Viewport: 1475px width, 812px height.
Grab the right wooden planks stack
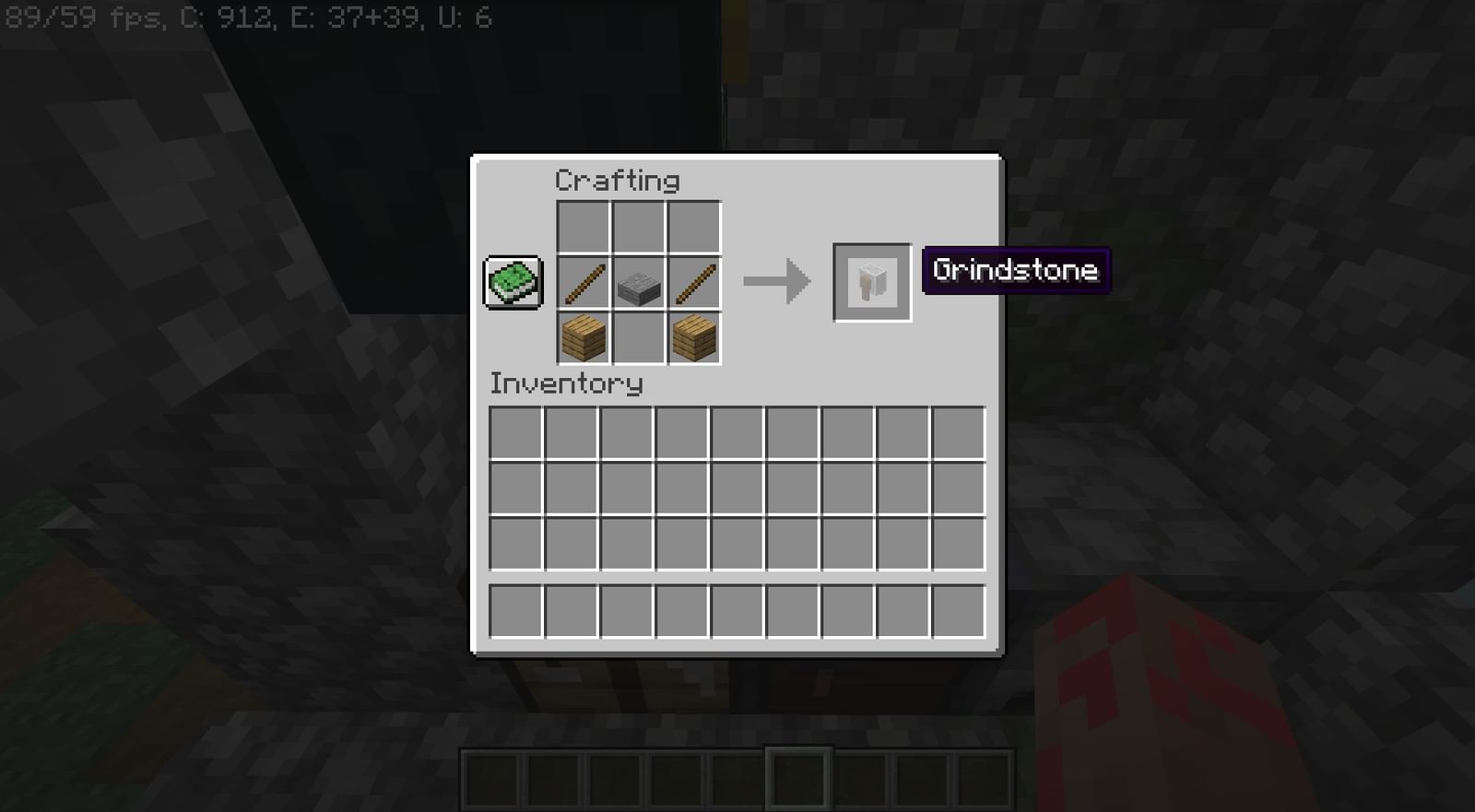coord(694,338)
